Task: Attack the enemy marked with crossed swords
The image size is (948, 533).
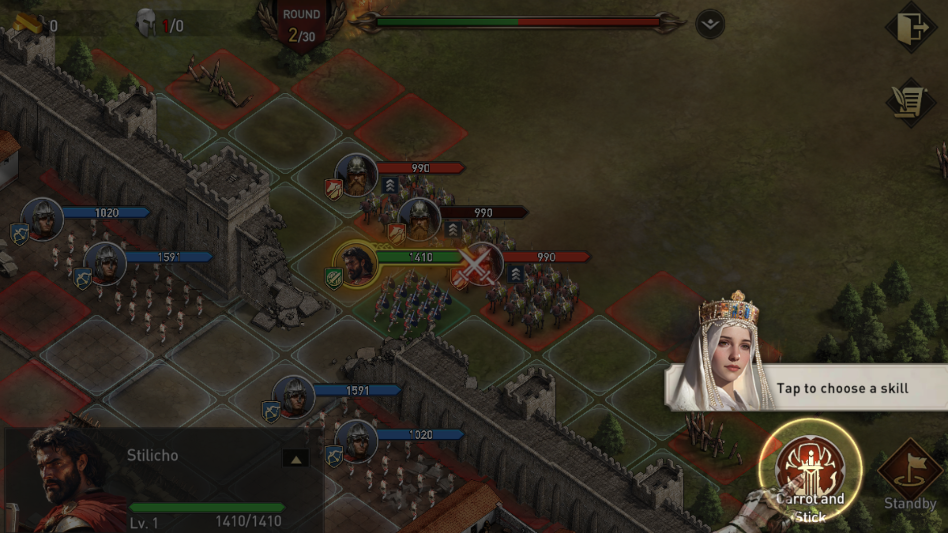Action: [481, 264]
